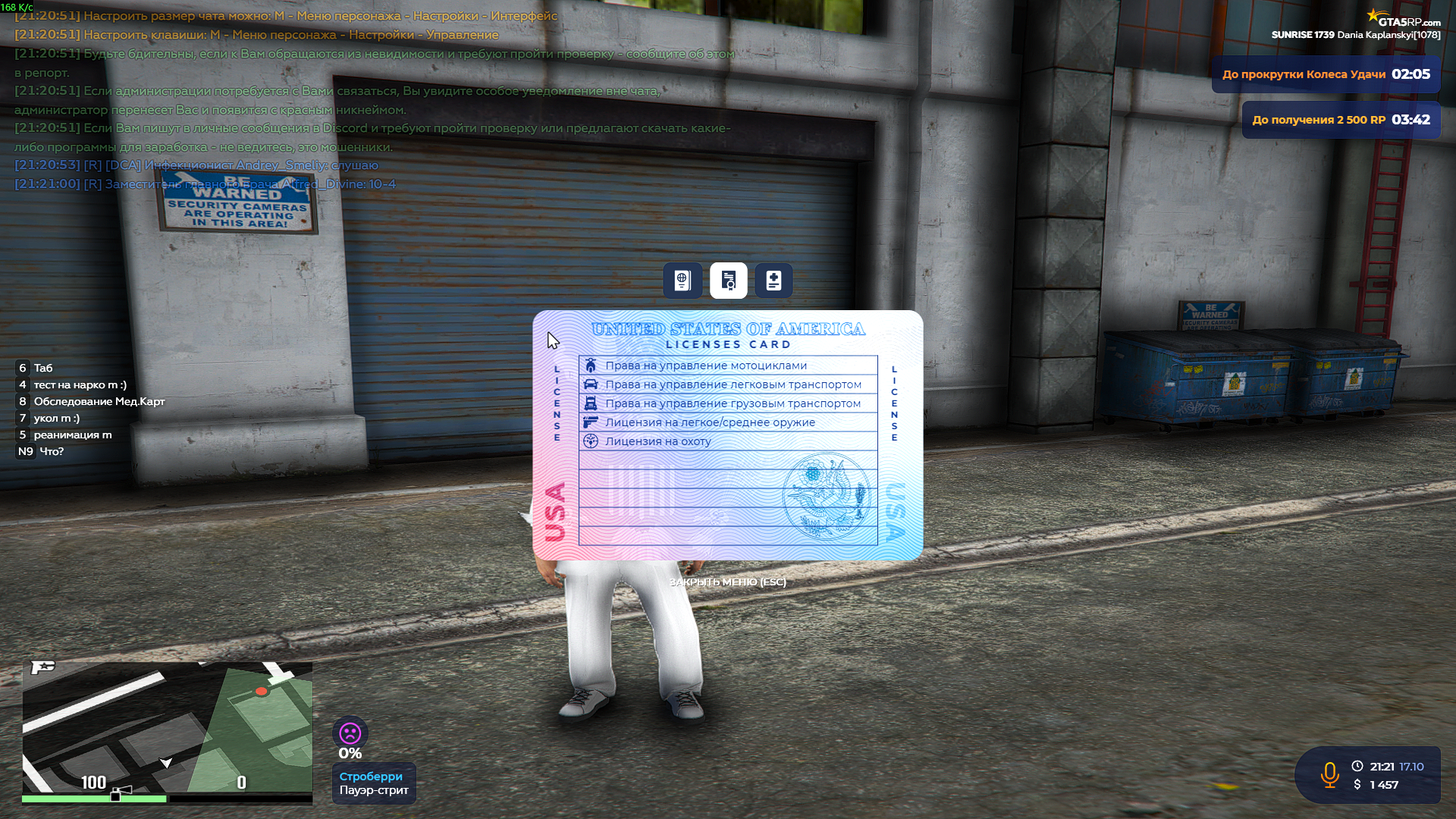Select the licenses certificate icon
The height and width of the screenshot is (819, 1456).
[728, 281]
